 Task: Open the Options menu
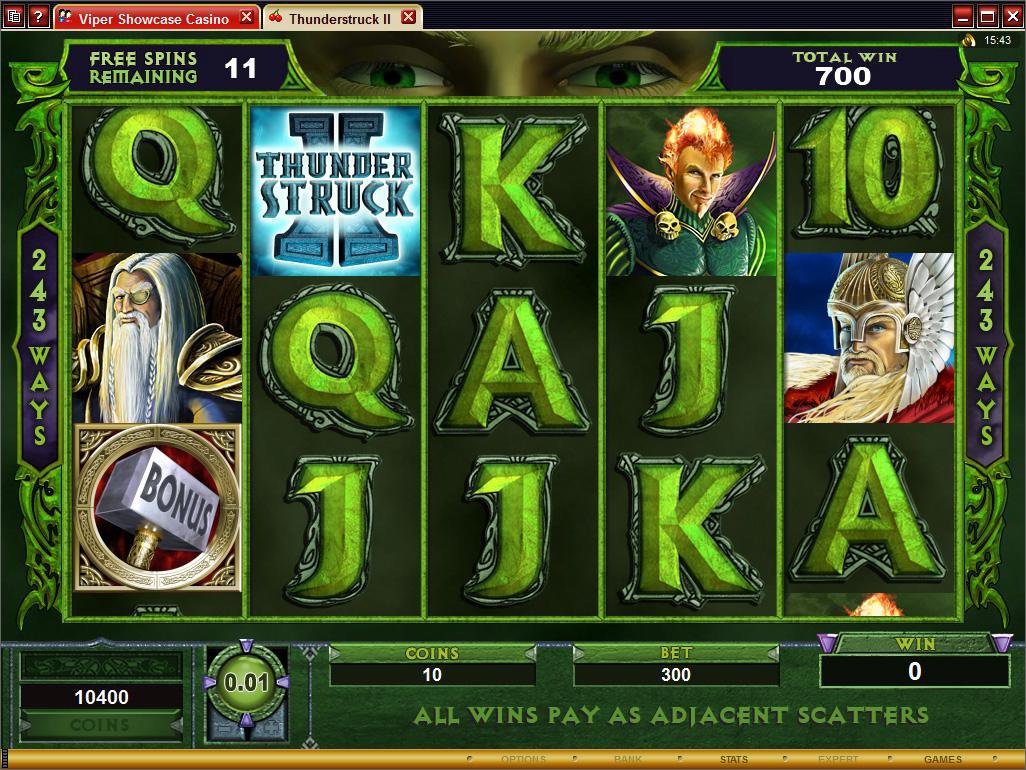click(524, 760)
